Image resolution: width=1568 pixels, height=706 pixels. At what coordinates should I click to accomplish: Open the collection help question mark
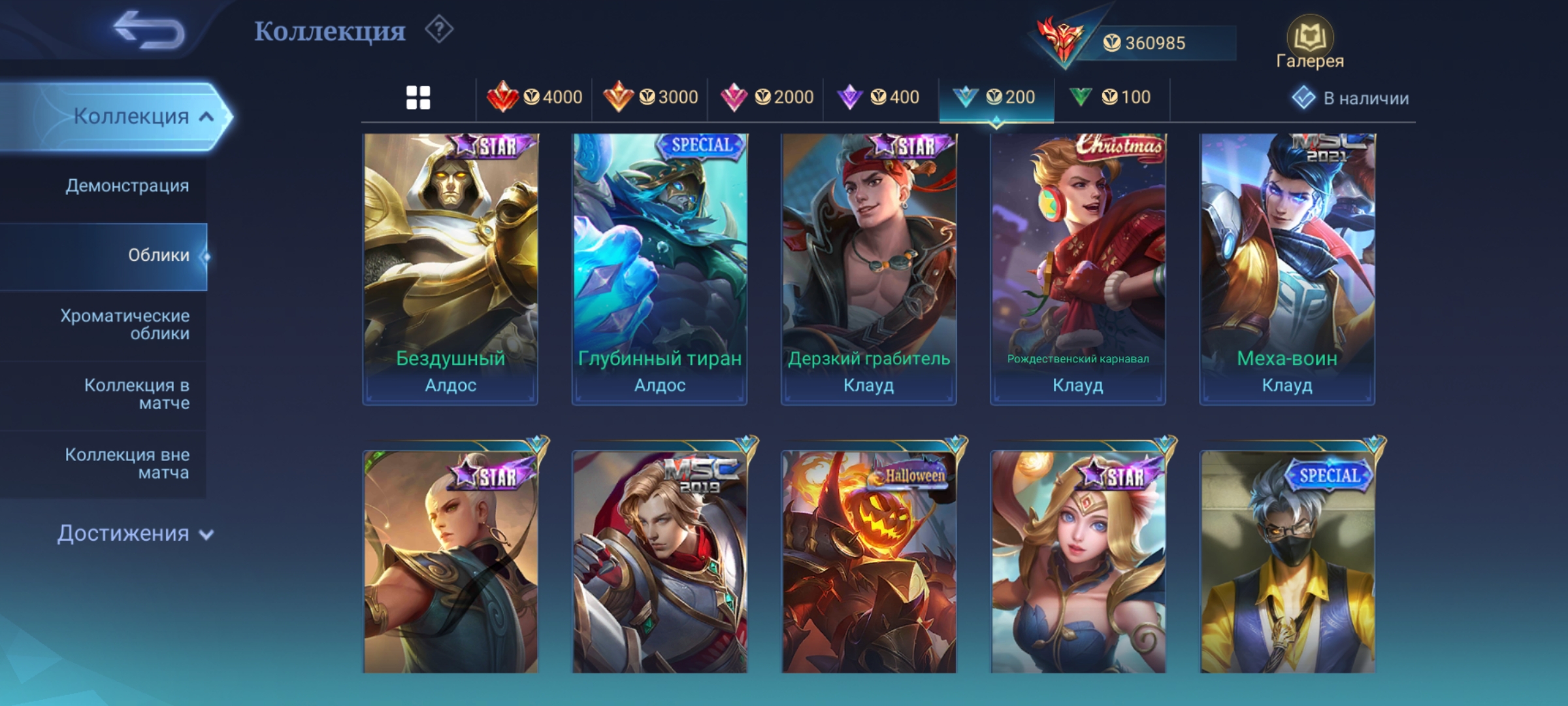pyautogui.click(x=439, y=30)
